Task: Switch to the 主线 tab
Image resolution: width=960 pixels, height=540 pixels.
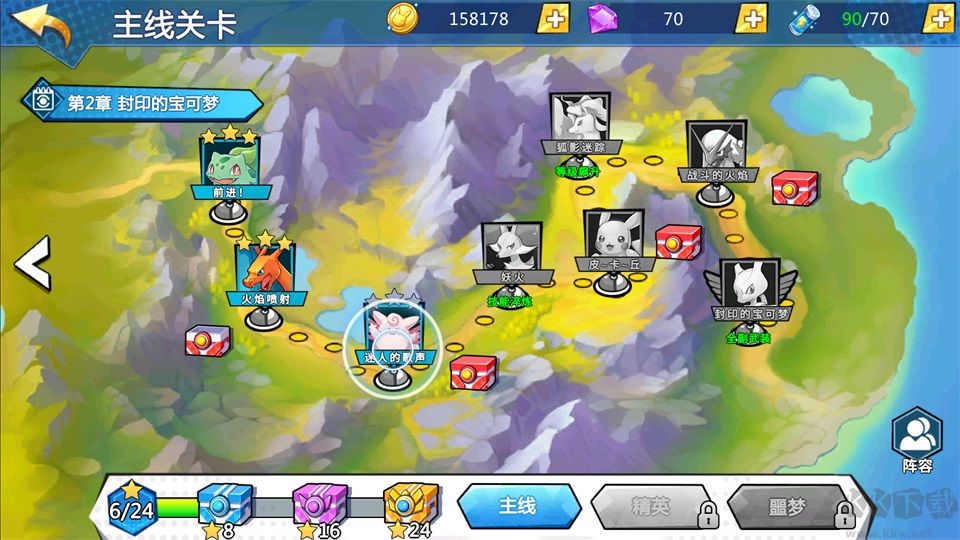Action: tap(518, 507)
